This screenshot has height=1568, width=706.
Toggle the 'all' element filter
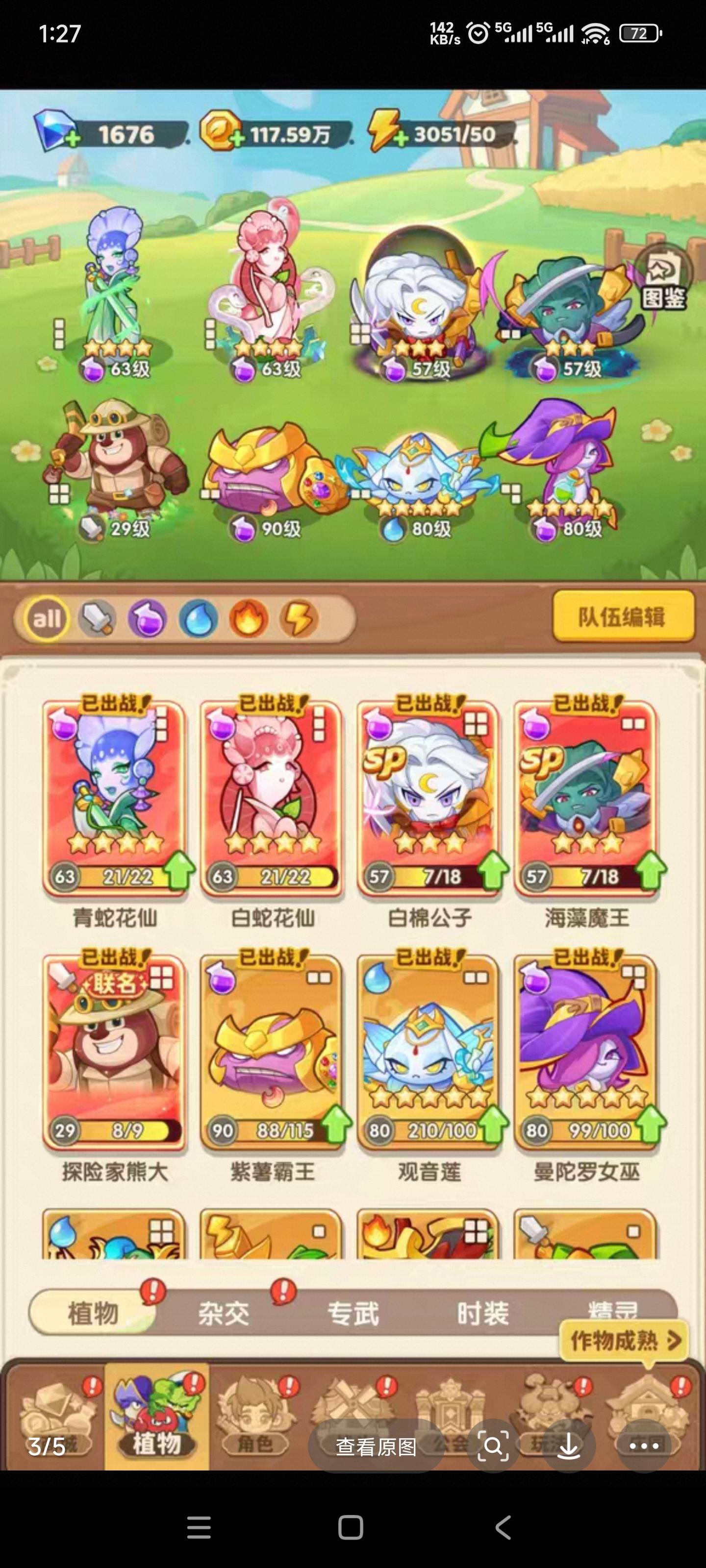tap(47, 618)
